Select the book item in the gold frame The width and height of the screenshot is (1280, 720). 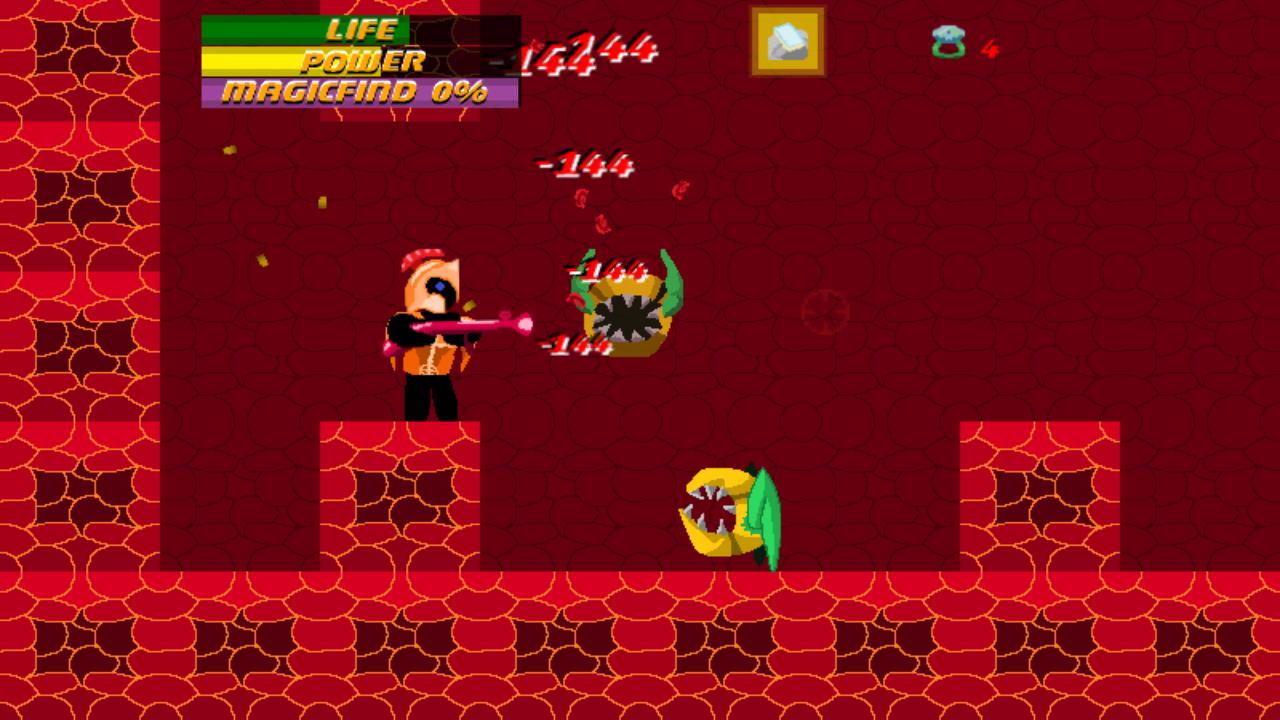pos(787,41)
